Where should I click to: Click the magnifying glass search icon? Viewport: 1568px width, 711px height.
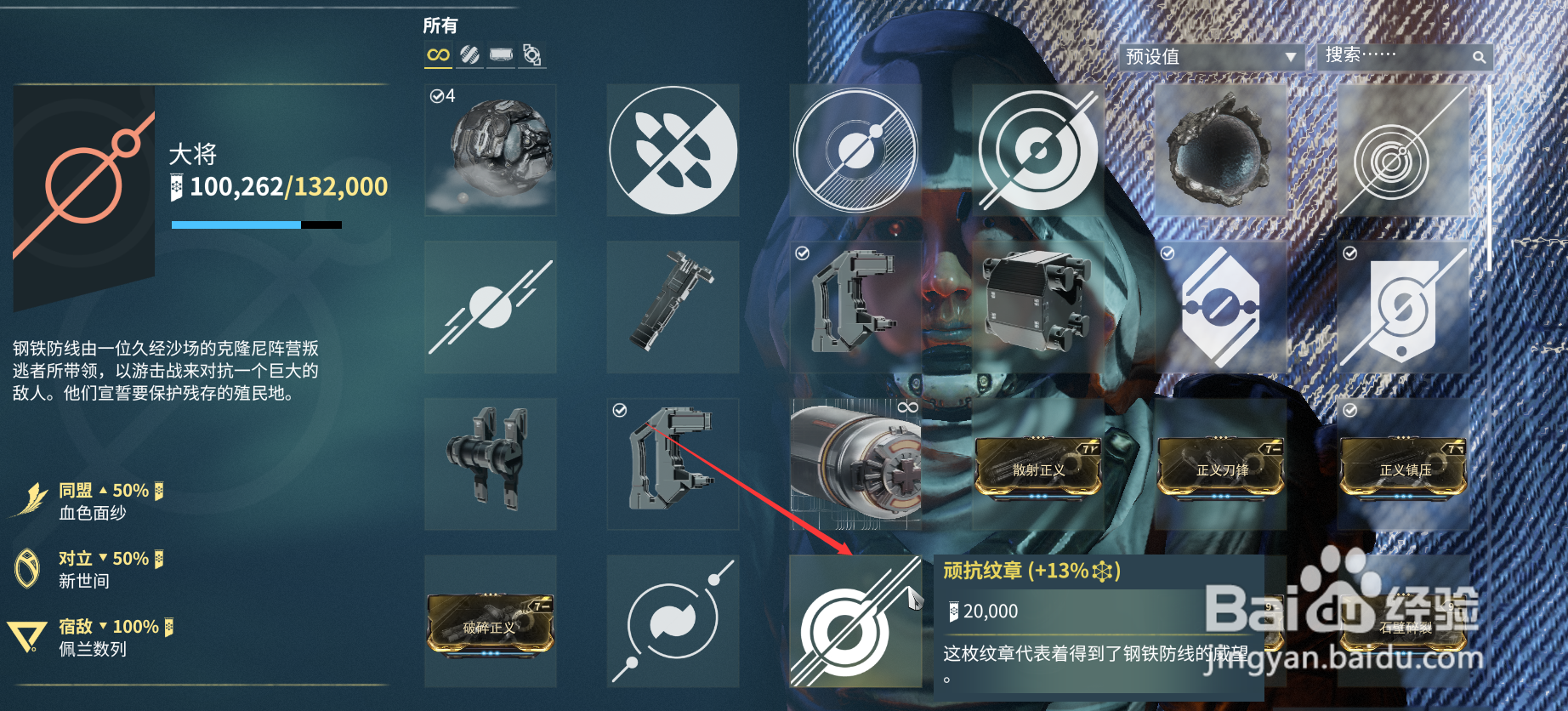(1480, 57)
